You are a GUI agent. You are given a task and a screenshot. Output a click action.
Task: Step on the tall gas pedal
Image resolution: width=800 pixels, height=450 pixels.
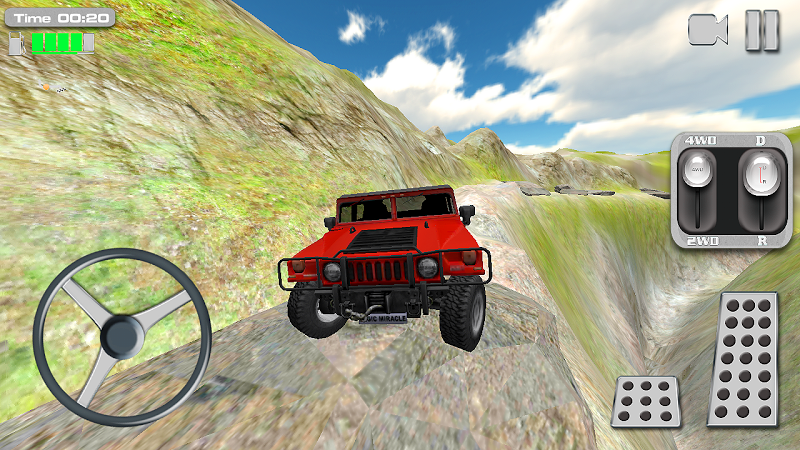(x=743, y=359)
